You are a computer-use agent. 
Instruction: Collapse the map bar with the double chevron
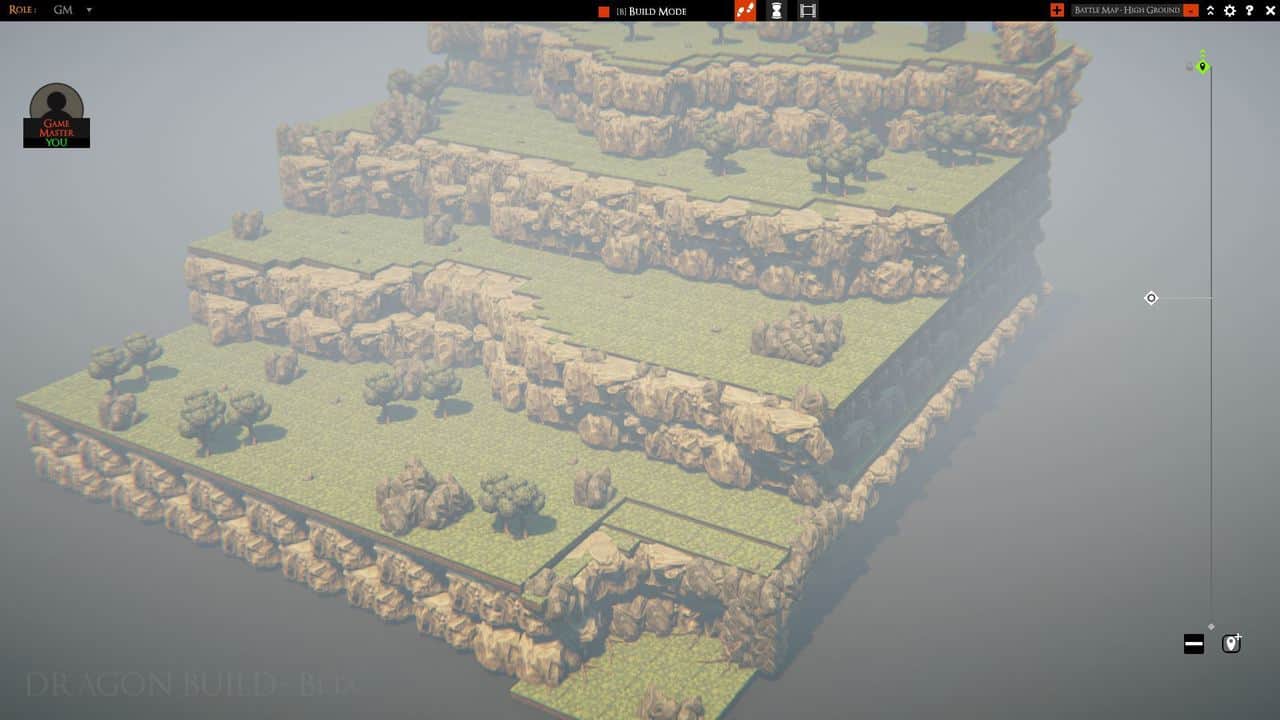(1210, 11)
